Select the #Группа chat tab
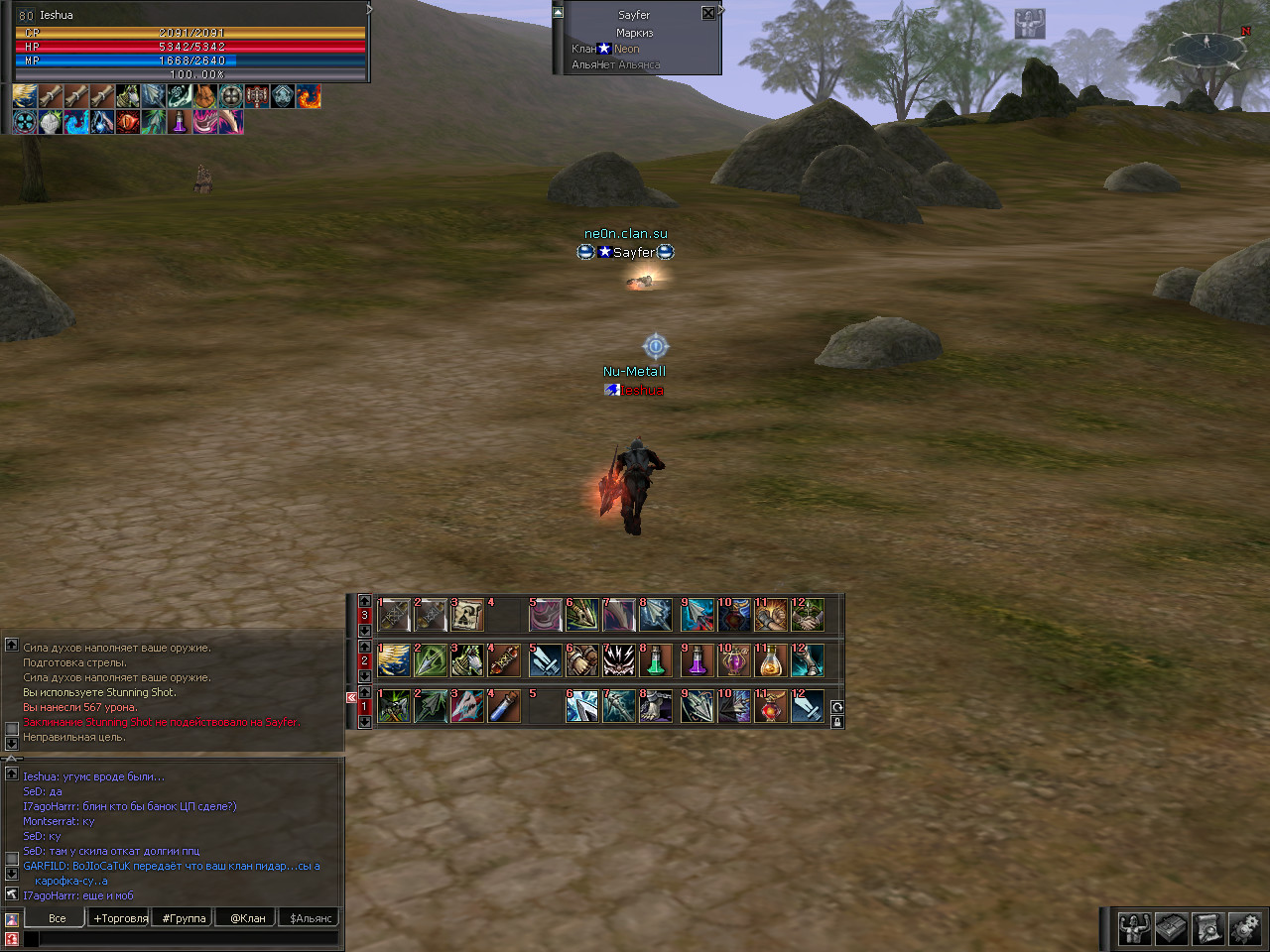 pyautogui.click(x=184, y=918)
